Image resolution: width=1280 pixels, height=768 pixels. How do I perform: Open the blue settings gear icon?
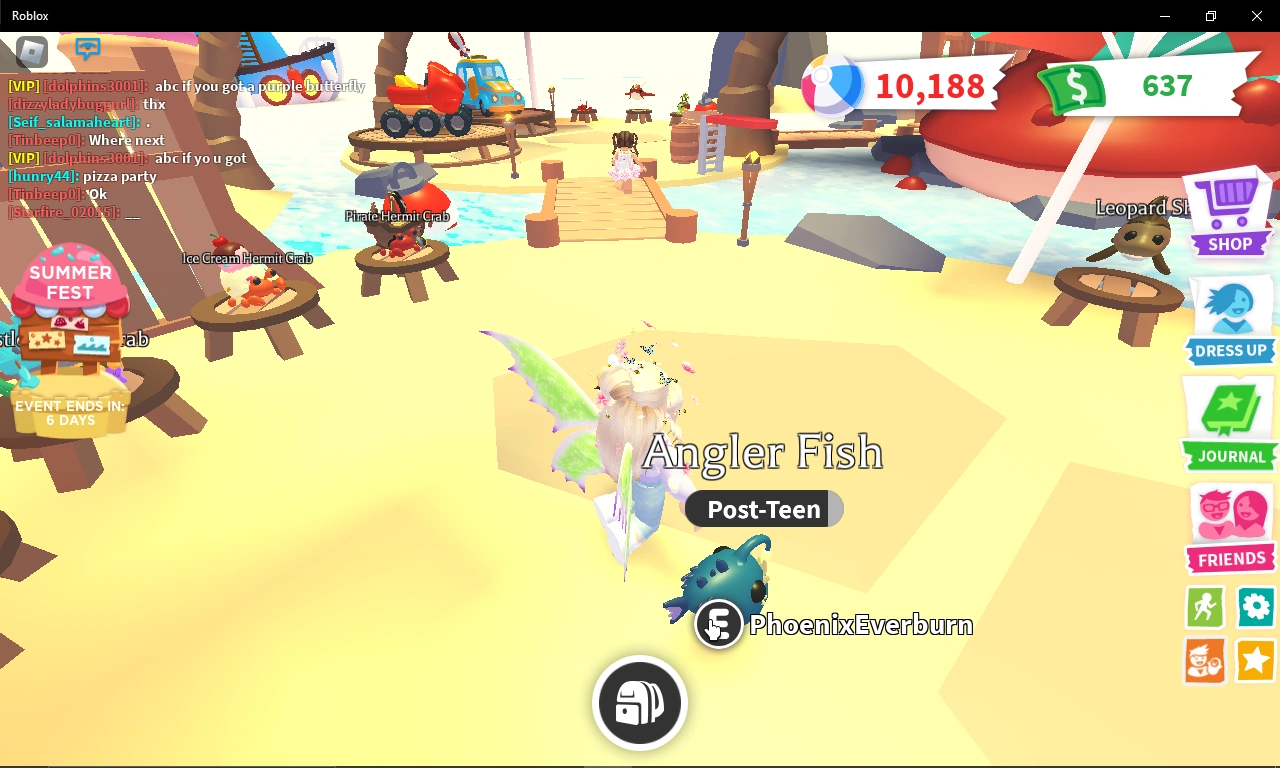tap(1255, 607)
